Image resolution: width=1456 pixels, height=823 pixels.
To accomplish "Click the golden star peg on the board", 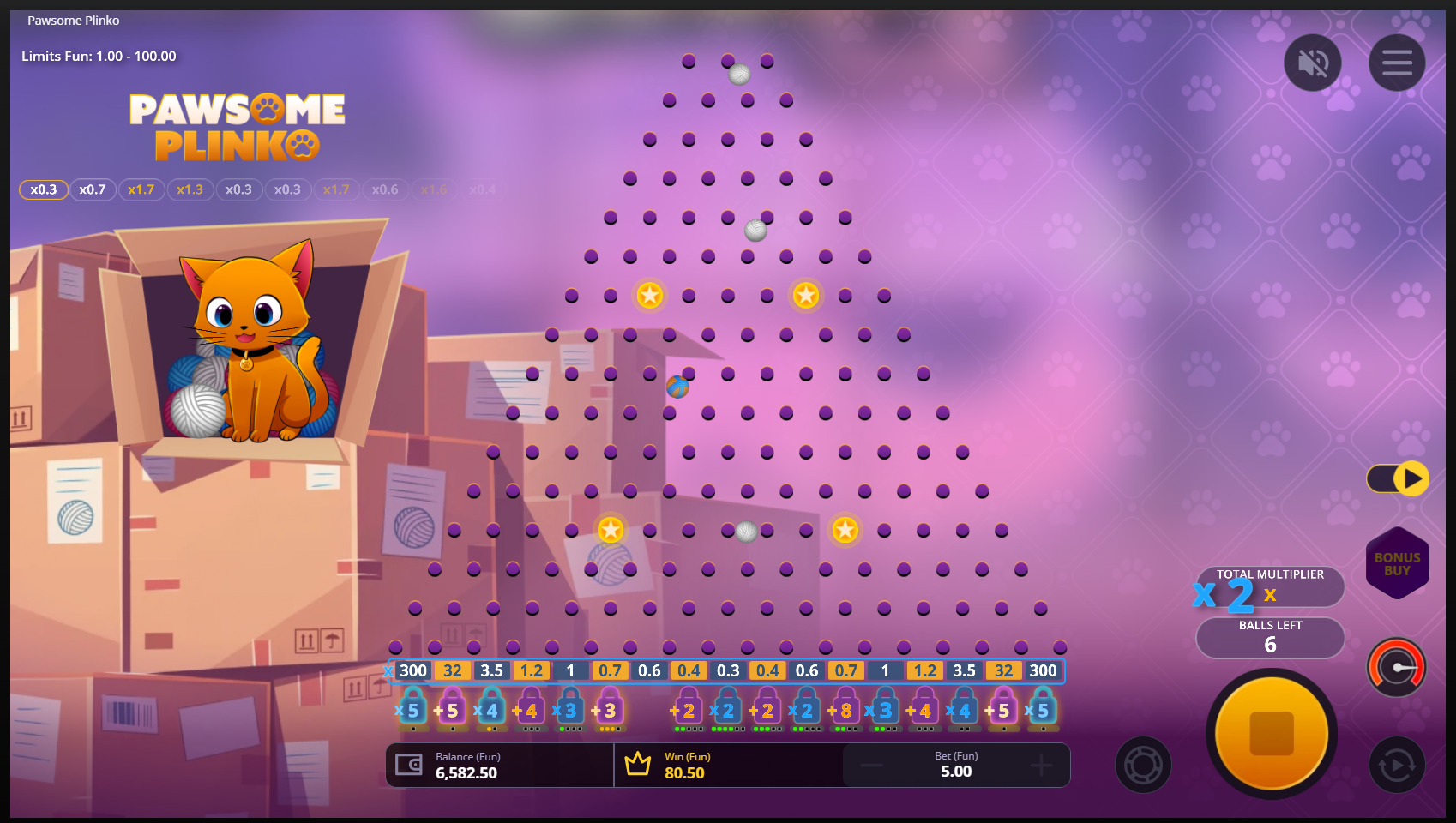I will (x=650, y=295).
